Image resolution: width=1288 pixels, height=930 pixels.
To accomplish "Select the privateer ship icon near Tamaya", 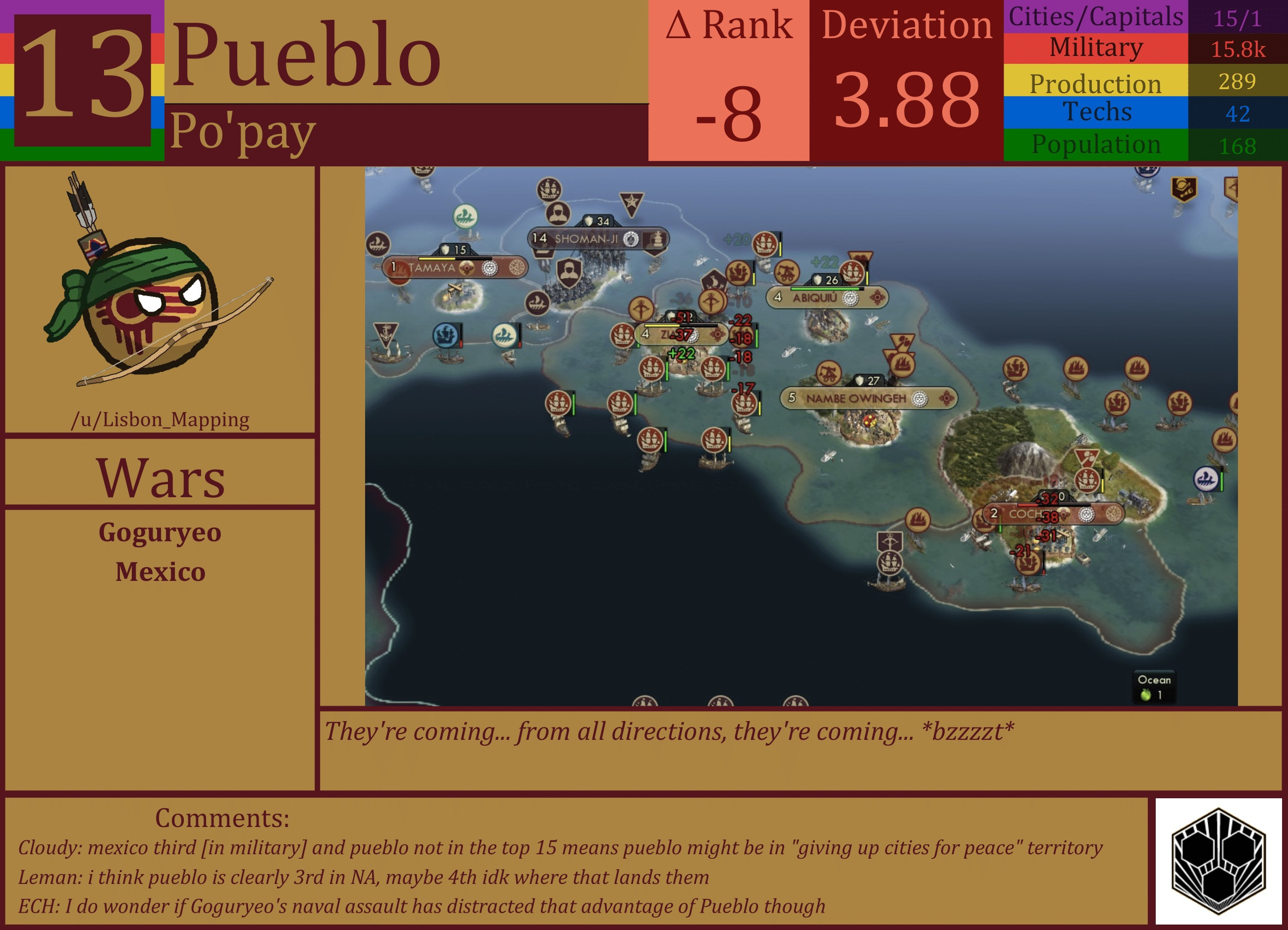I will 379,245.
